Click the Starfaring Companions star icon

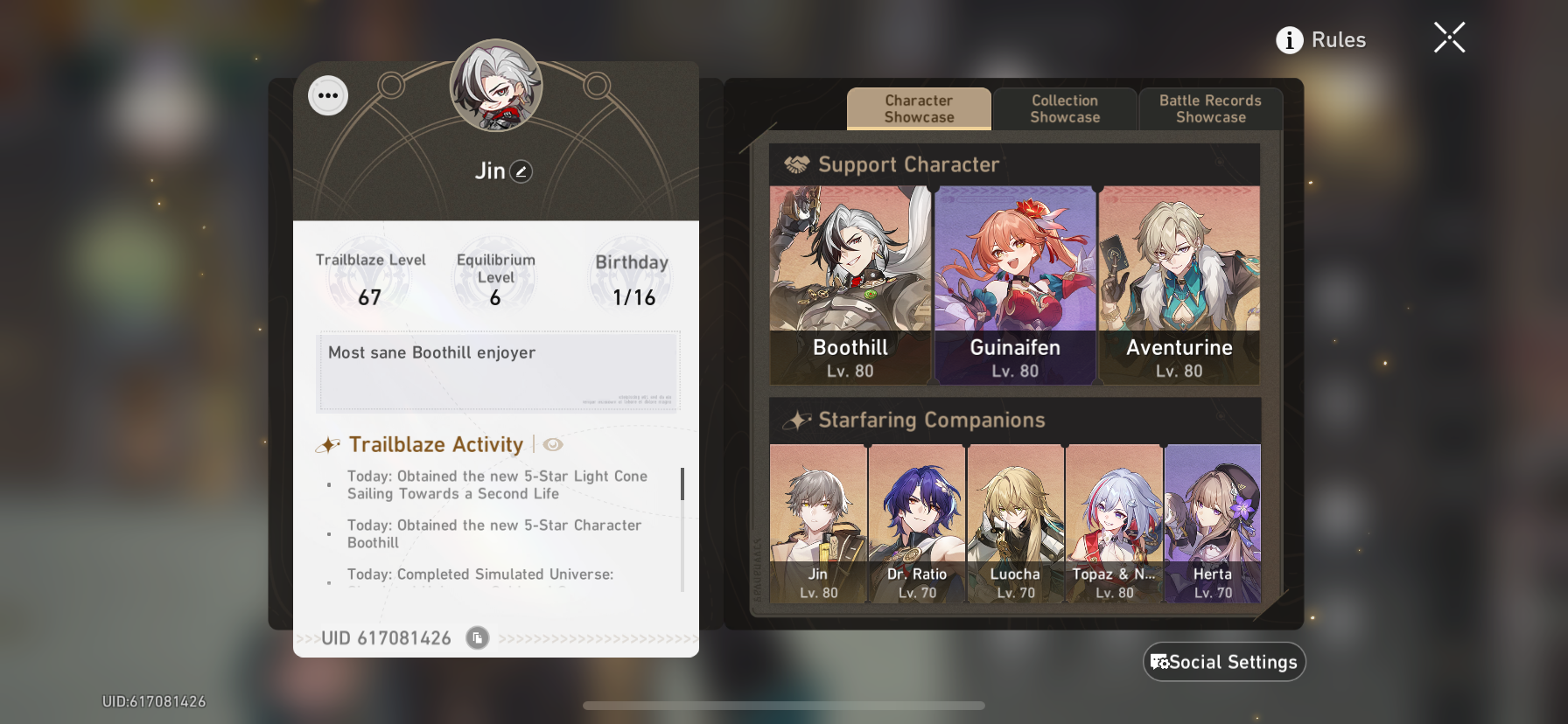798,419
